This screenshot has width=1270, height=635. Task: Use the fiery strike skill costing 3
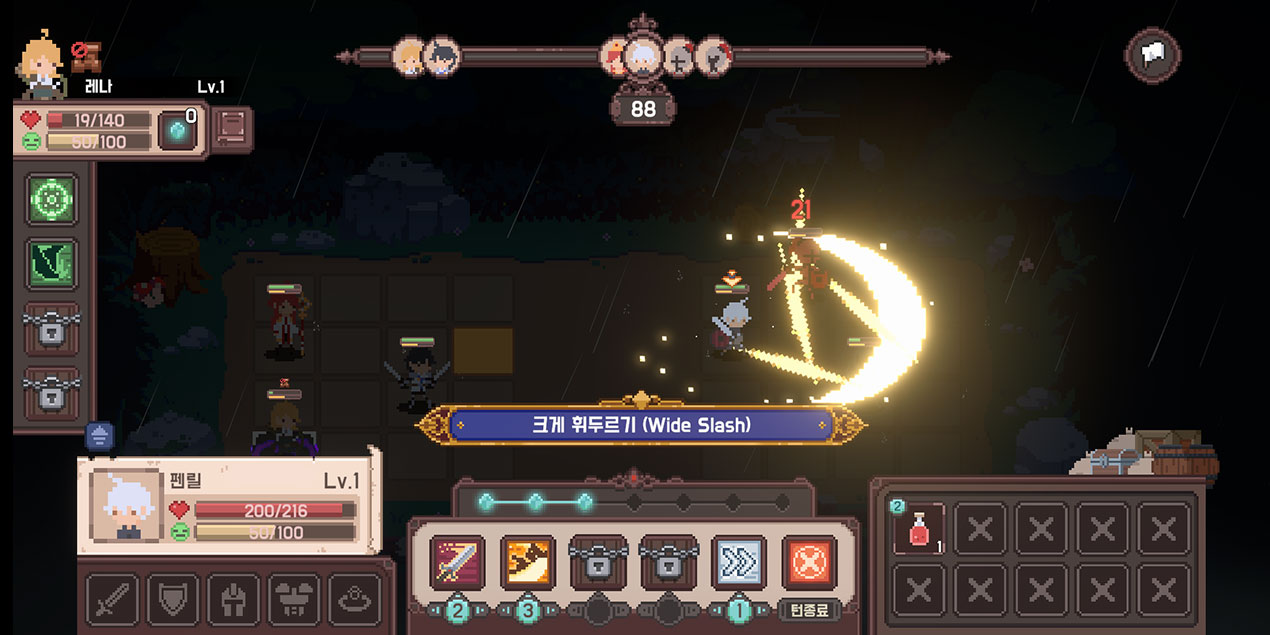[x=527, y=562]
